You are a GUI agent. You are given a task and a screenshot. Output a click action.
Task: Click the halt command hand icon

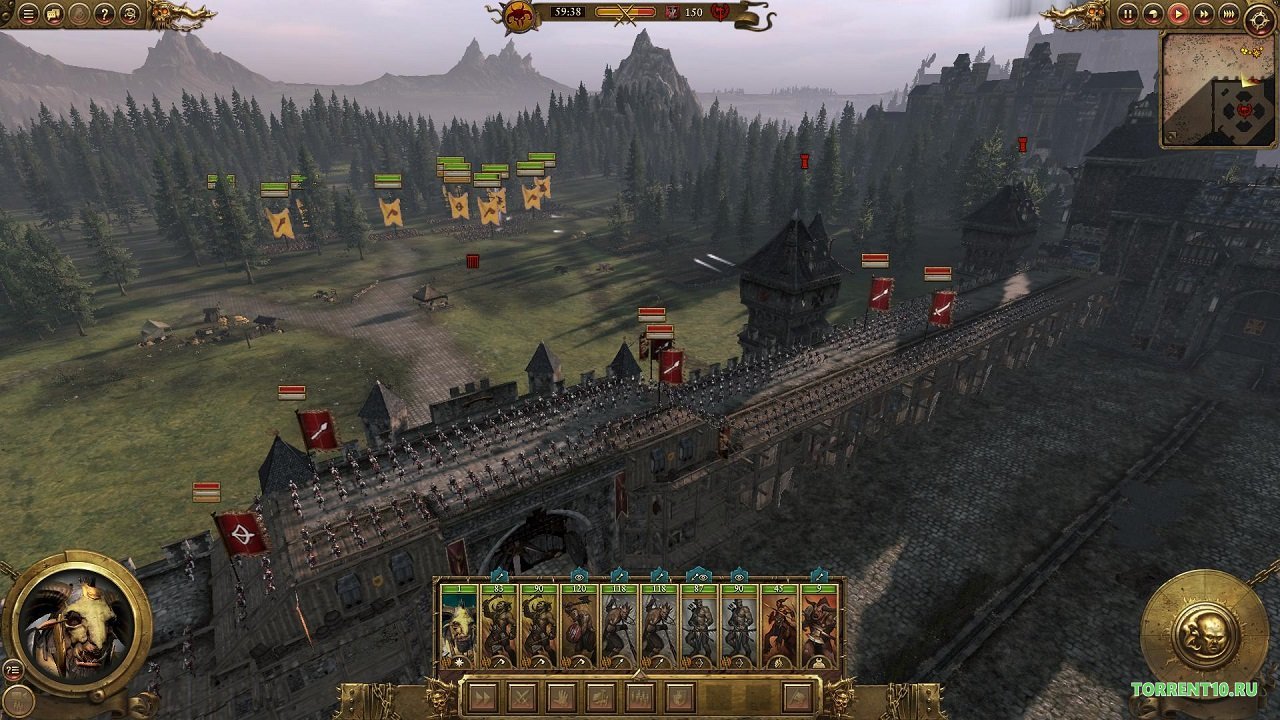coord(562,697)
